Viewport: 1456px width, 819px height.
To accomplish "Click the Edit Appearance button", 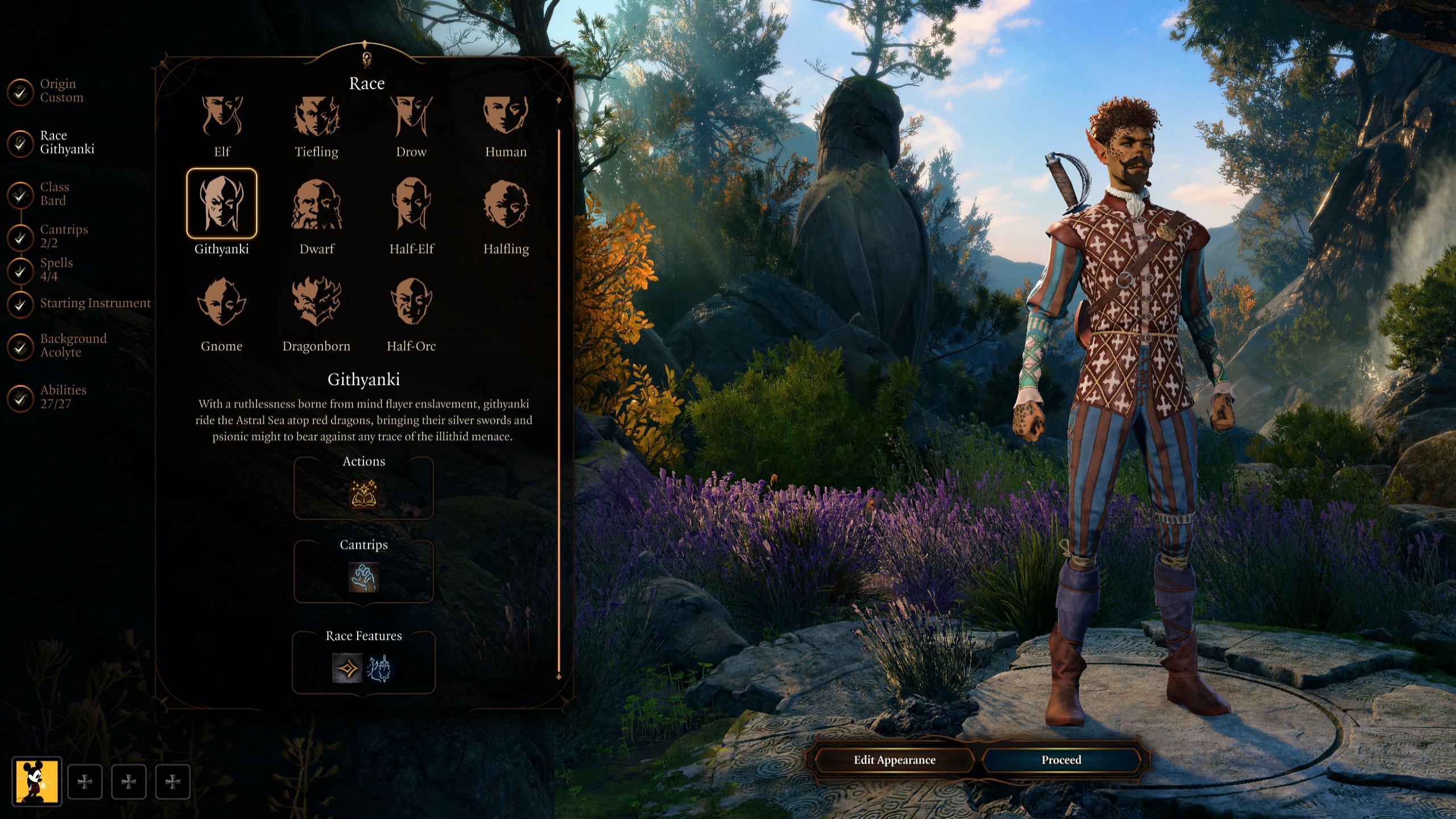I will point(894,760).
